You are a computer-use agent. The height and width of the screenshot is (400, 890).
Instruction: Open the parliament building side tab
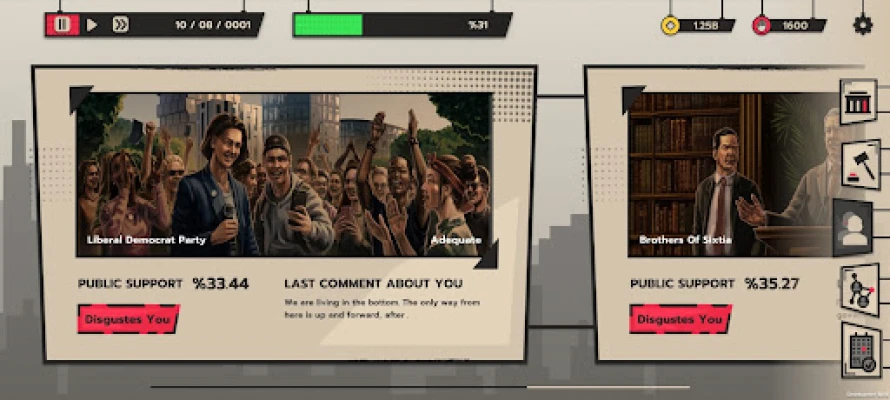click(x=859, y=103)
